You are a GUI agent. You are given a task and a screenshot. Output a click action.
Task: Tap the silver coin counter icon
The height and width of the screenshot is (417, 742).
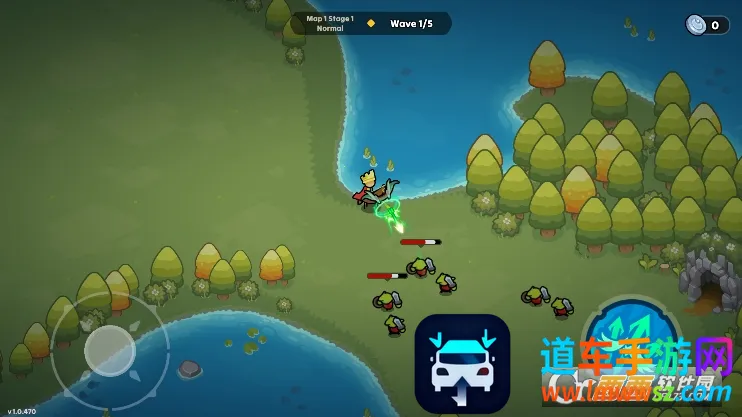(x=696, y=25)
